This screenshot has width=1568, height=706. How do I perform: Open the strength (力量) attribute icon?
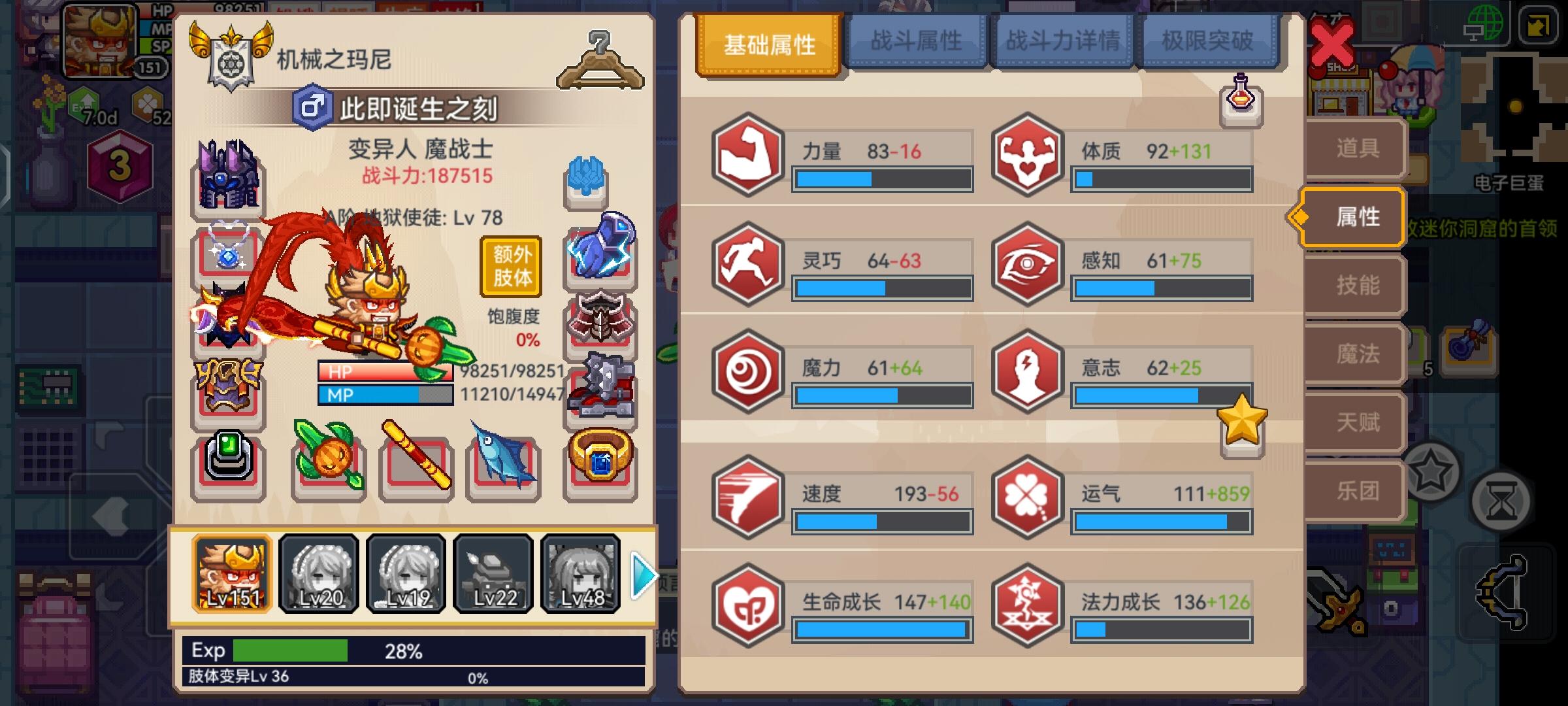[x=747, y=157]
